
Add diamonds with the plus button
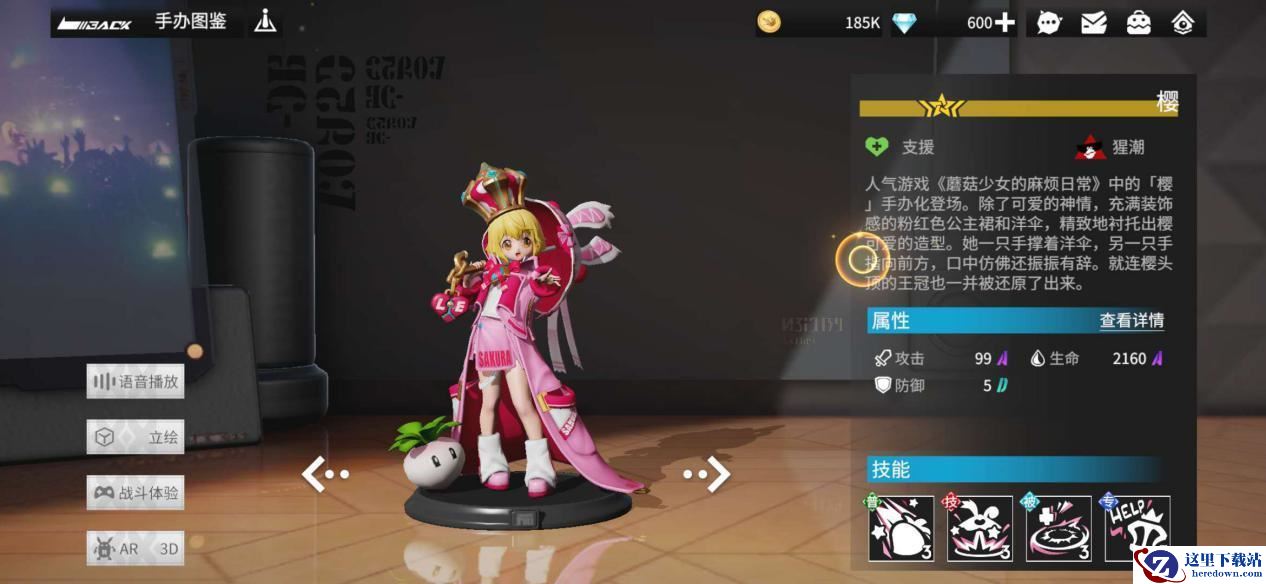click(1004, 22)
